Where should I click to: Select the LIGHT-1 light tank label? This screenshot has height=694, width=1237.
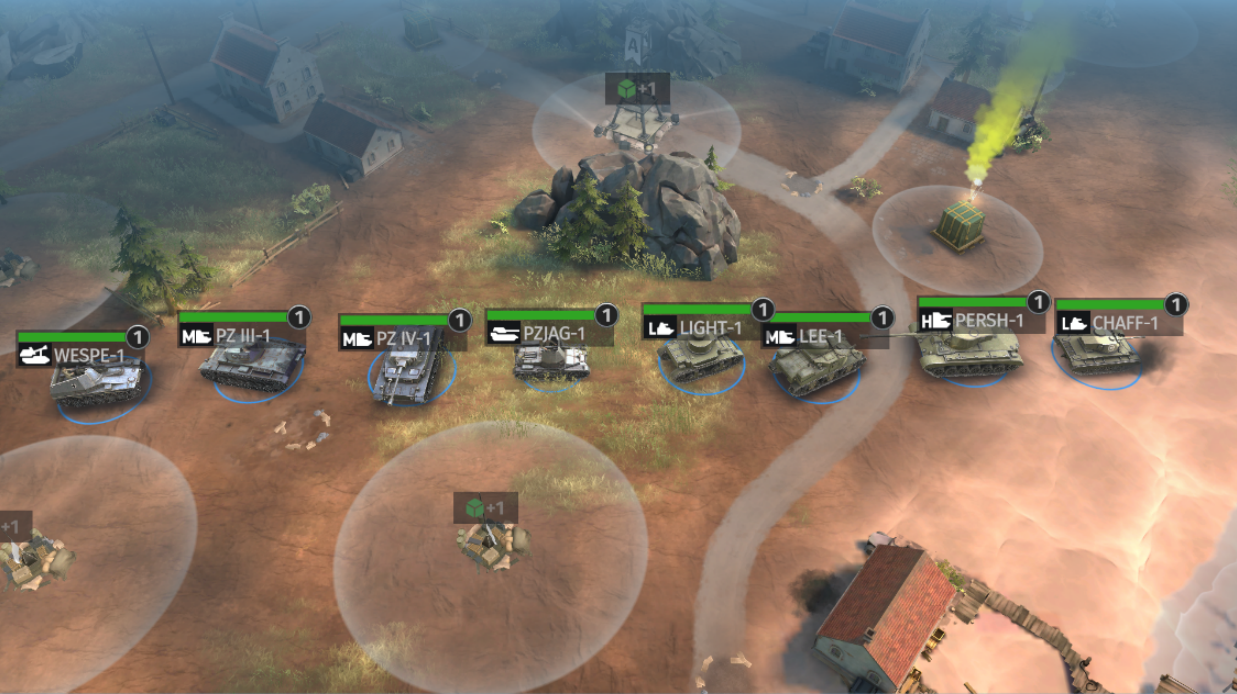pyautogui.click(x=707, y=327)
